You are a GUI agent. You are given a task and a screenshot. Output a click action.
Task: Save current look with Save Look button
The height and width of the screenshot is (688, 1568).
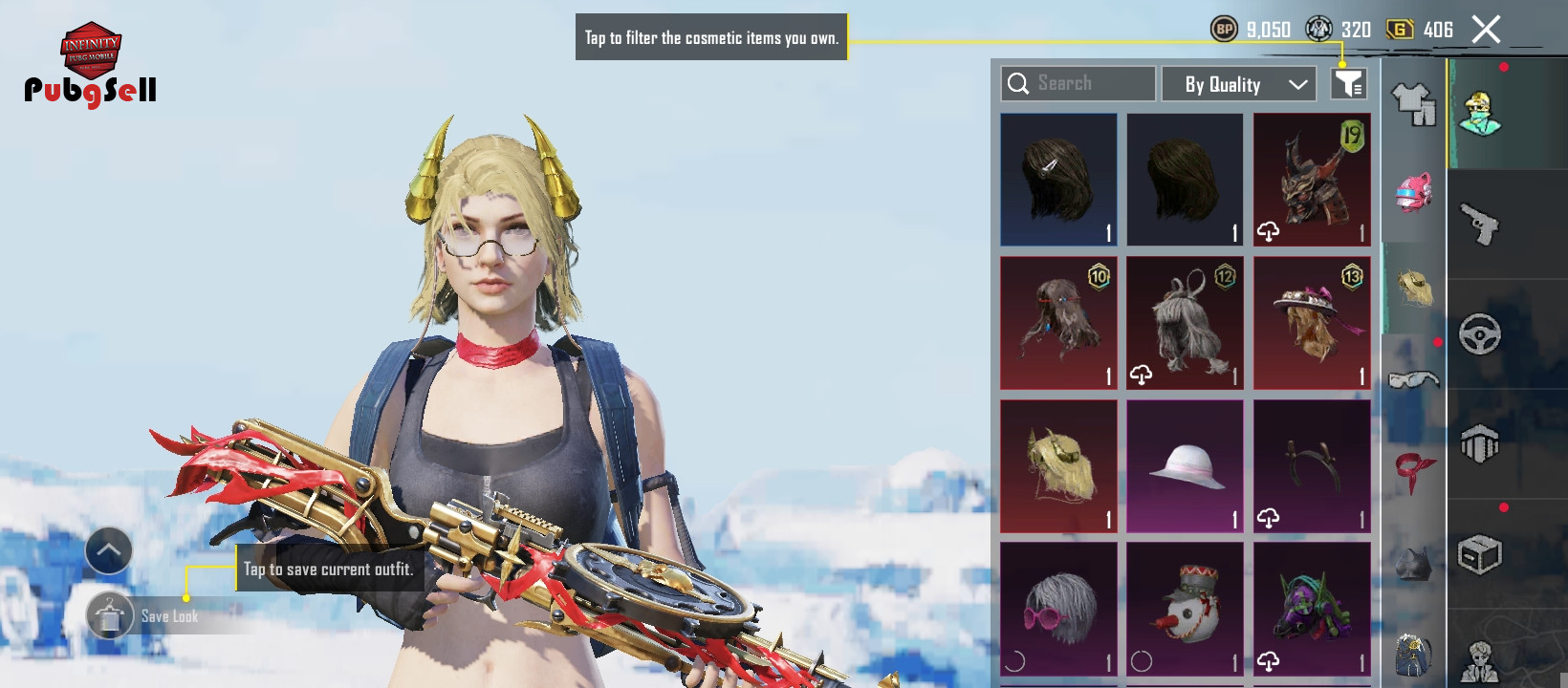[111, 616]
